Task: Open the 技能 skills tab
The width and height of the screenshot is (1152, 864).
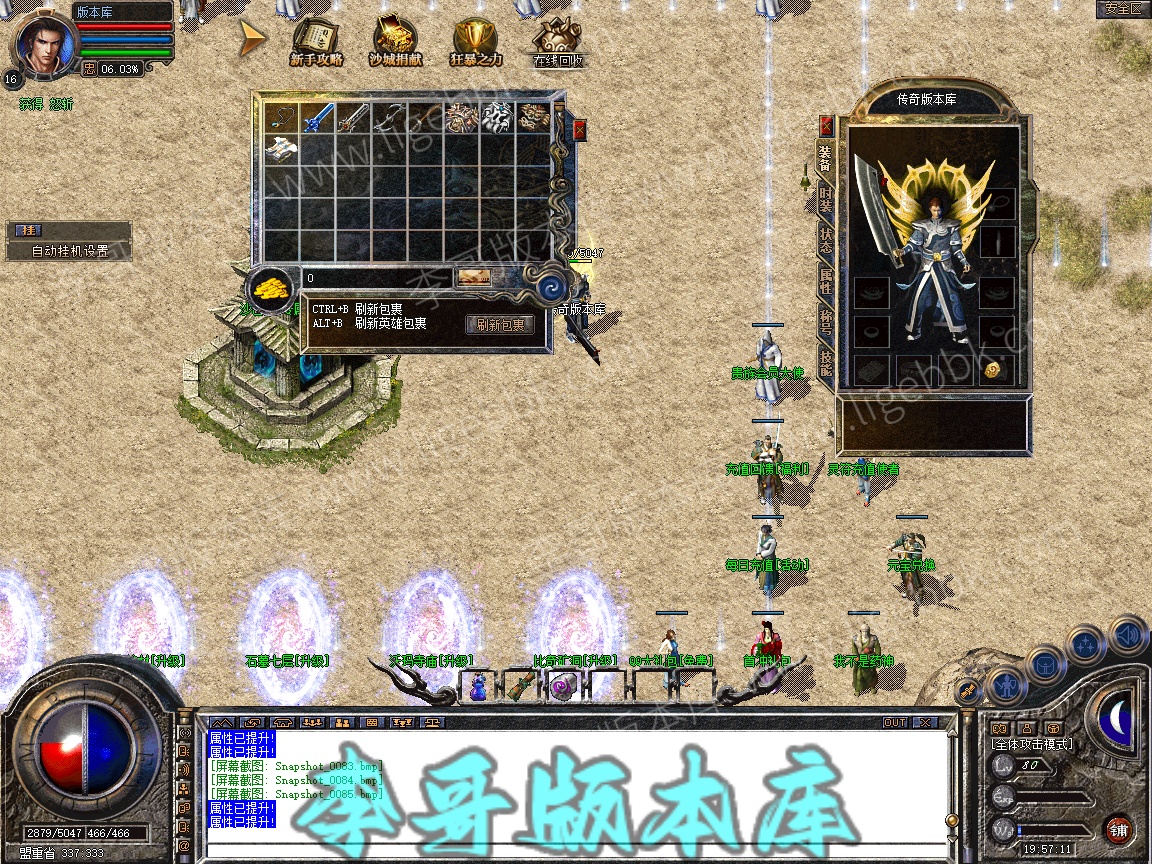Action: 826,362
